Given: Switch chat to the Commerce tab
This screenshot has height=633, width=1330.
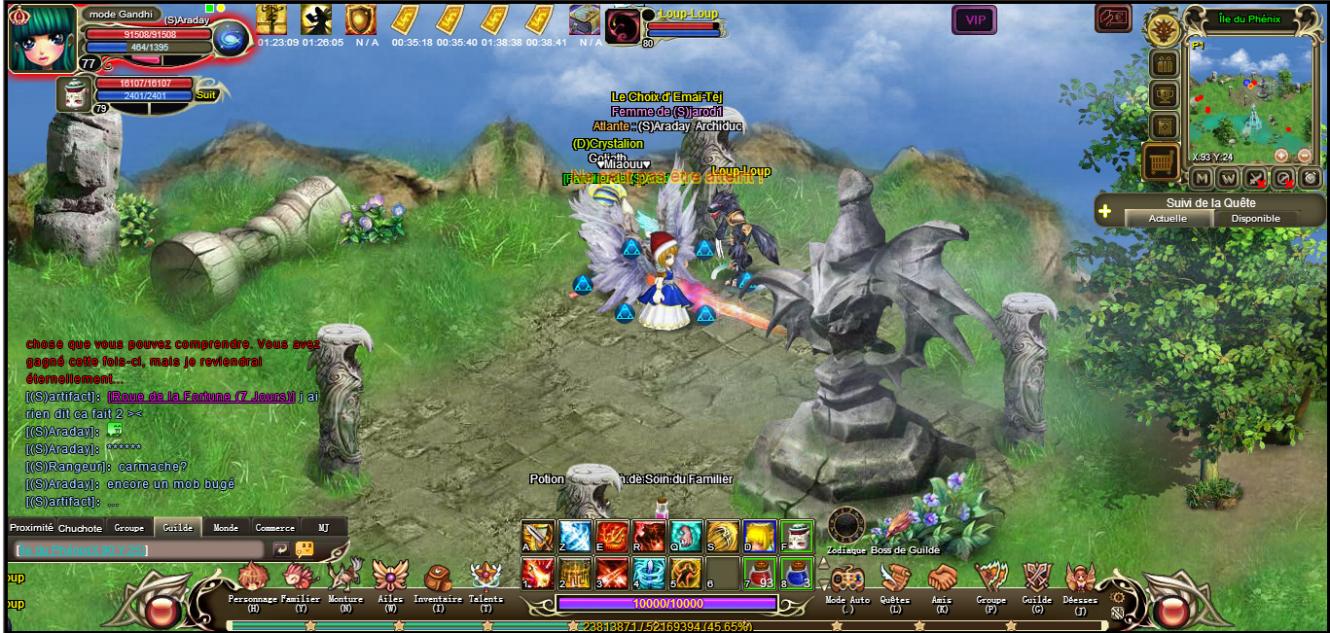Looking at the screenshot, I should [274, 527].
